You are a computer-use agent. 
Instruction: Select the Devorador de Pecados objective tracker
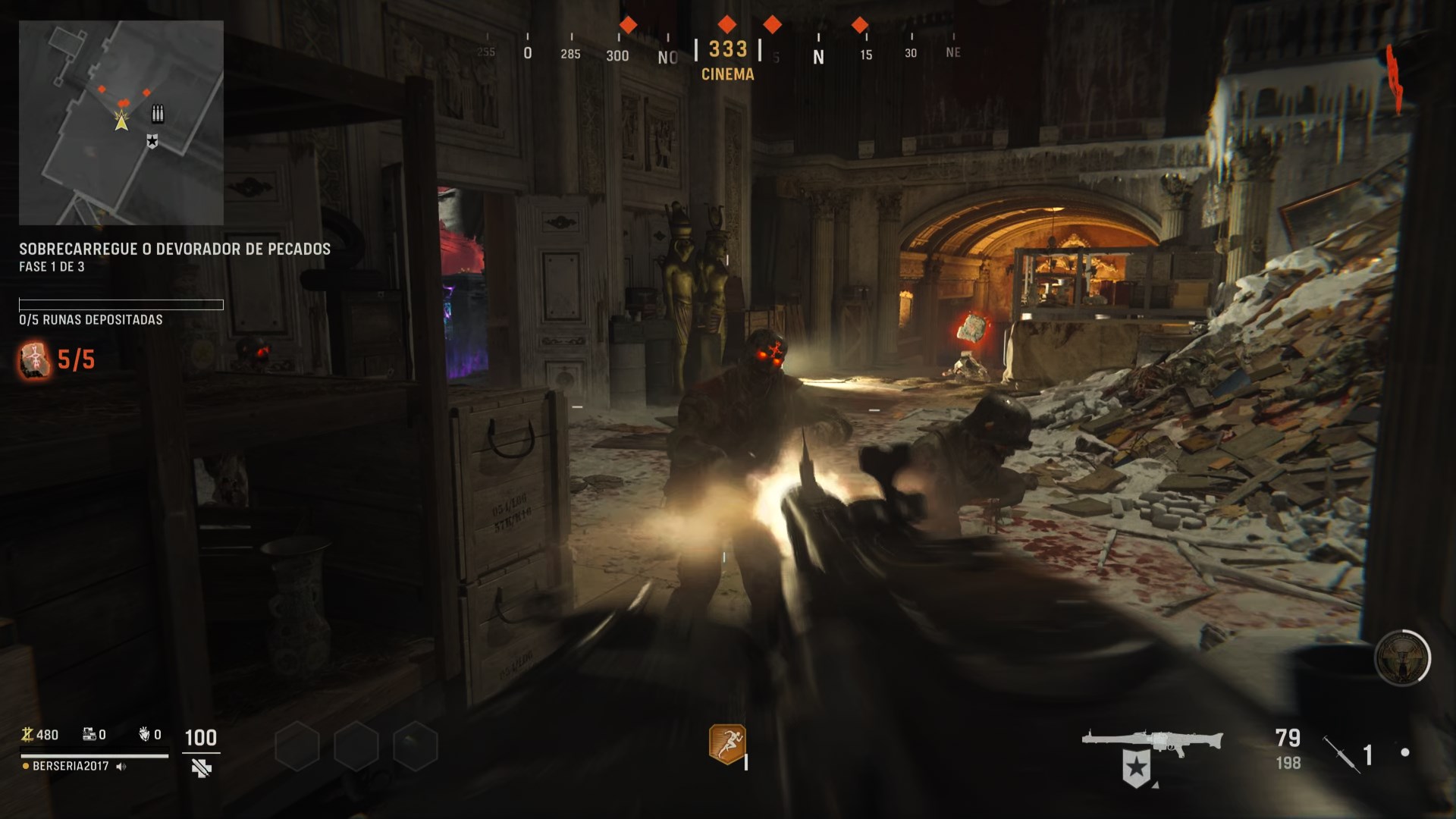pyautogui.click(x=174, y=249)
